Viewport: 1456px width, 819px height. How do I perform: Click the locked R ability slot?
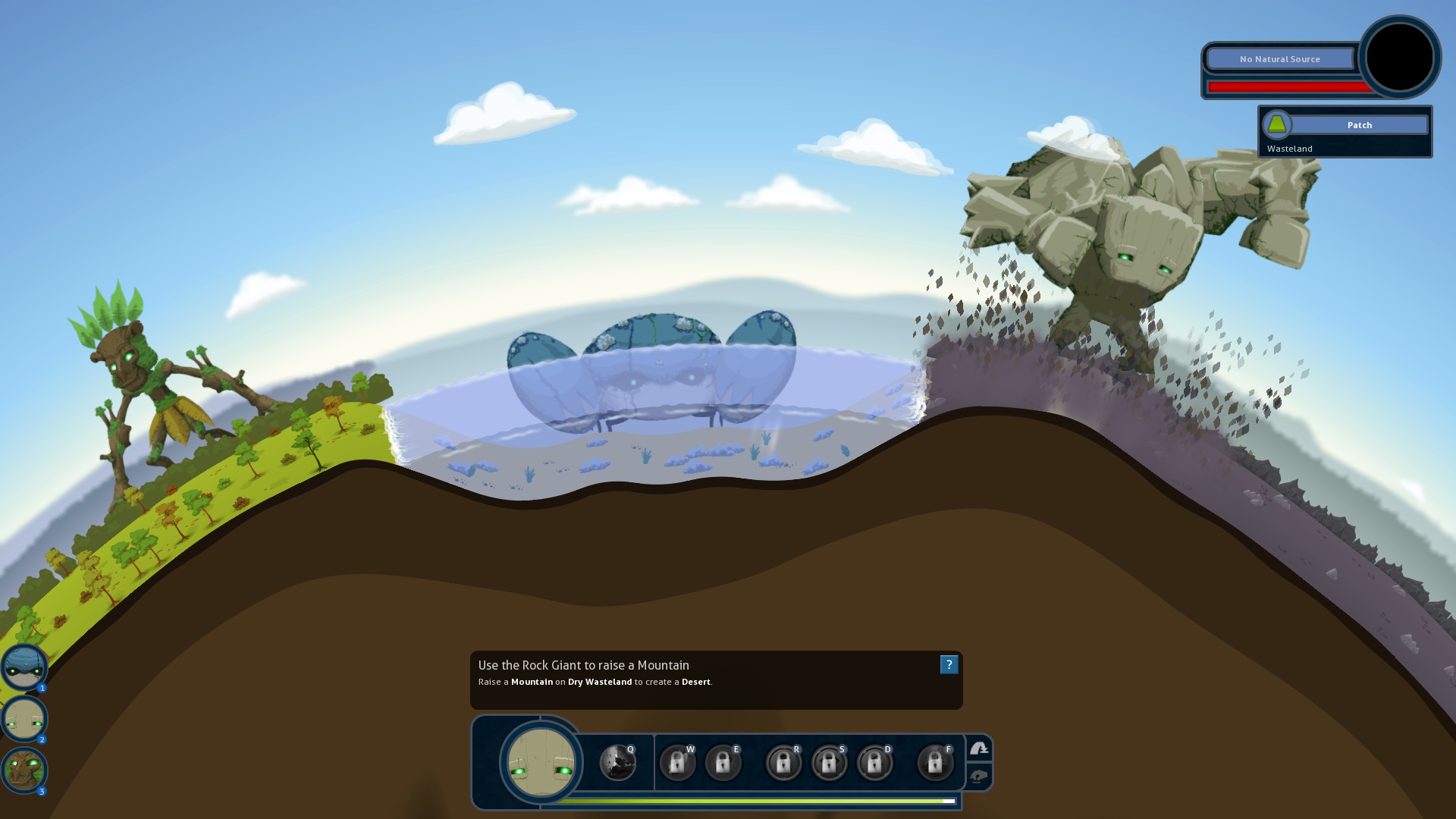click(783, 762)
